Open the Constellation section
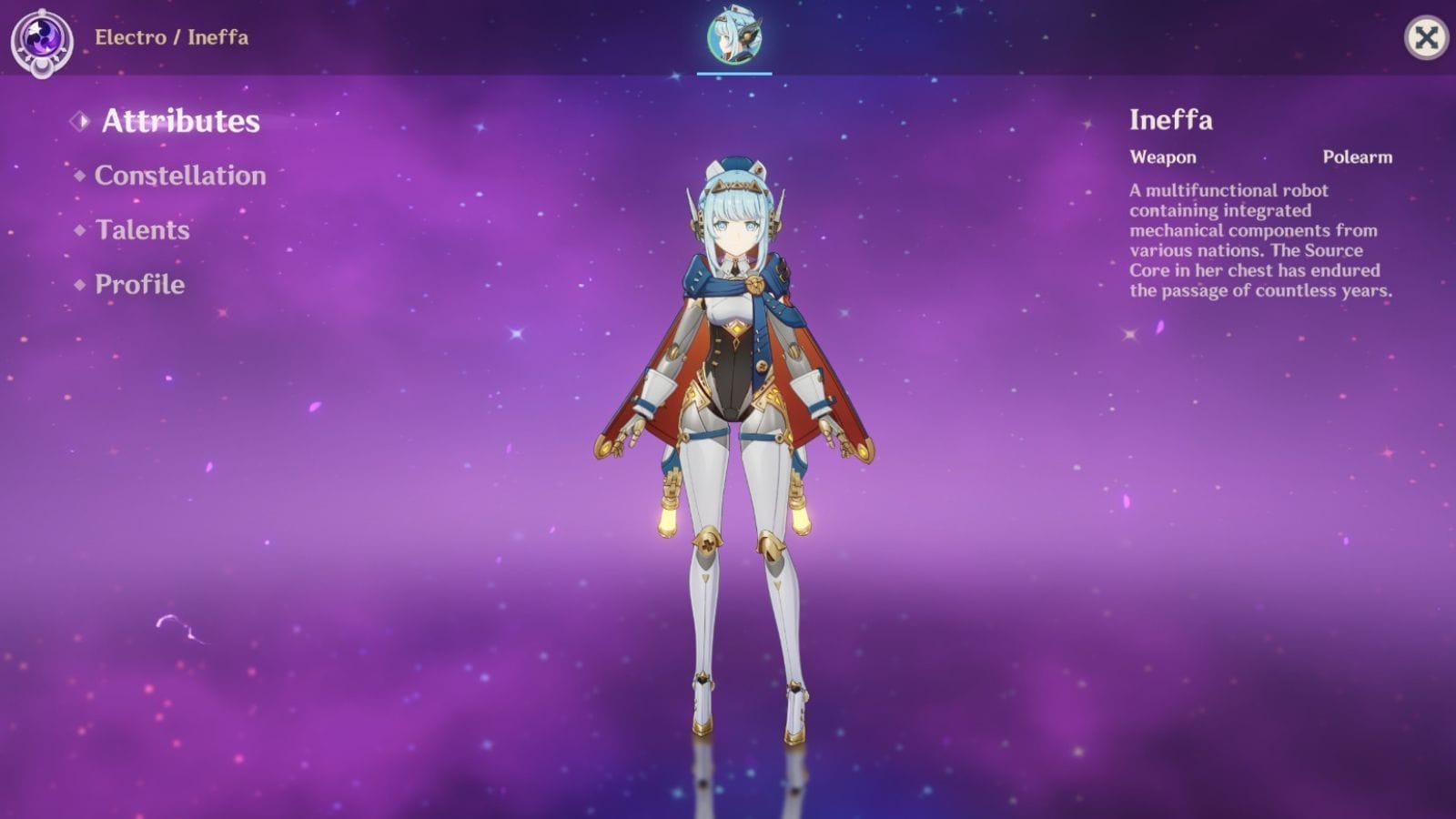The width and height of the screenshot is (1456, 819). pyautogui.click(x=178, y=175)
